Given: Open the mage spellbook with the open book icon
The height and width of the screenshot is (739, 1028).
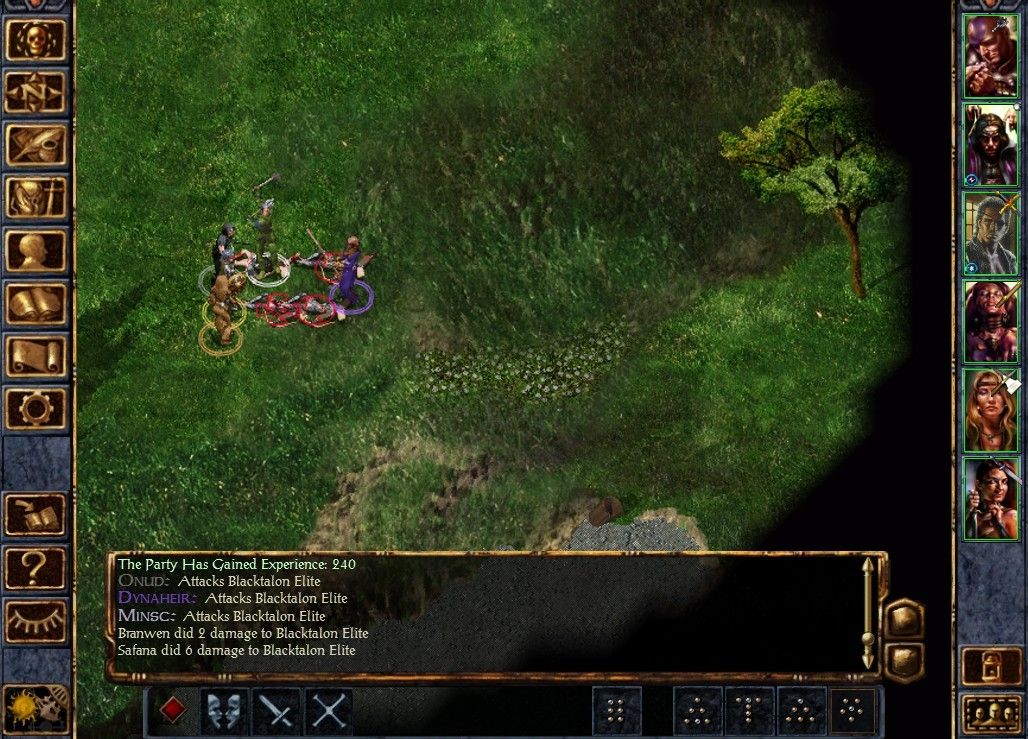Looking at the screenshot, I should pyautogui.click(x=37, y=303).
